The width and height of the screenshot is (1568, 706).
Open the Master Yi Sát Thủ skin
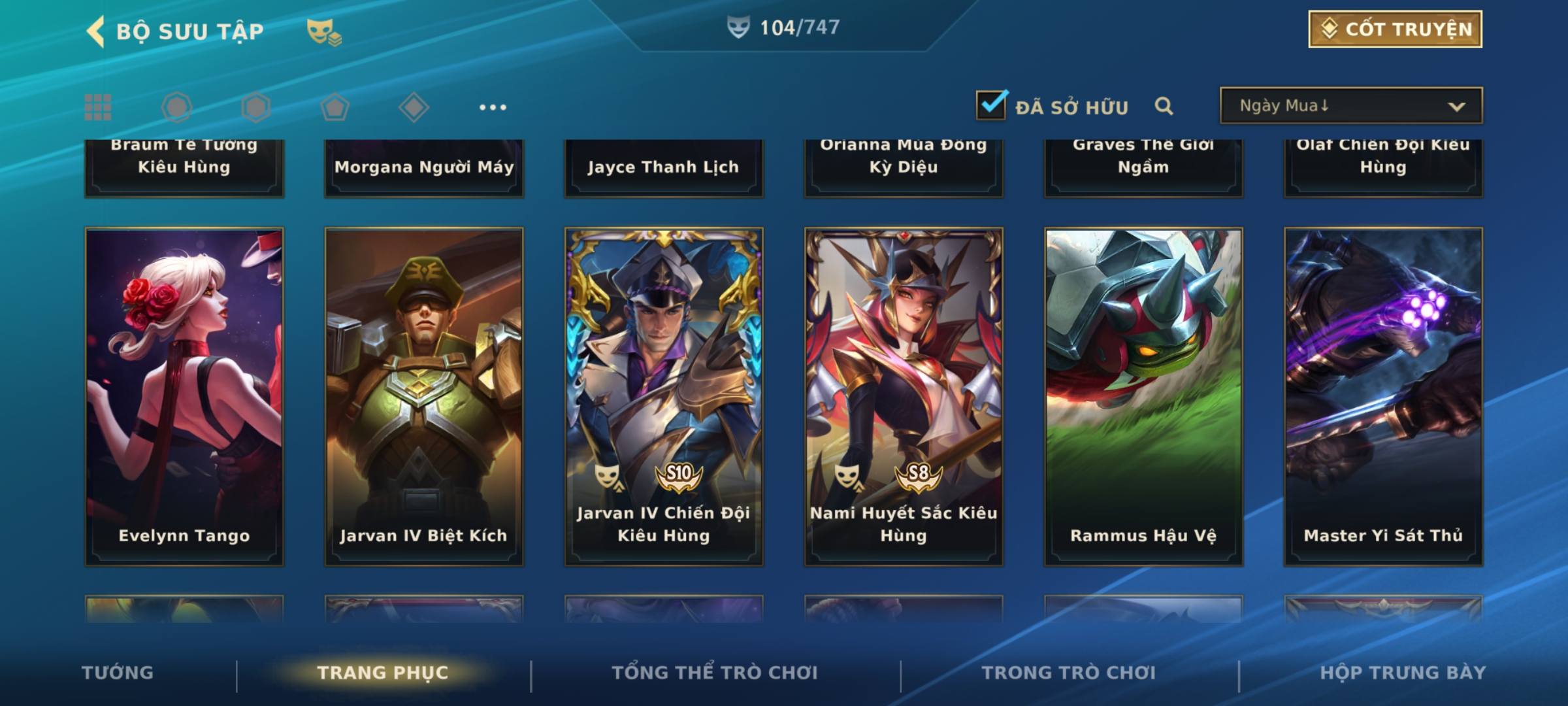point(1383,396)
